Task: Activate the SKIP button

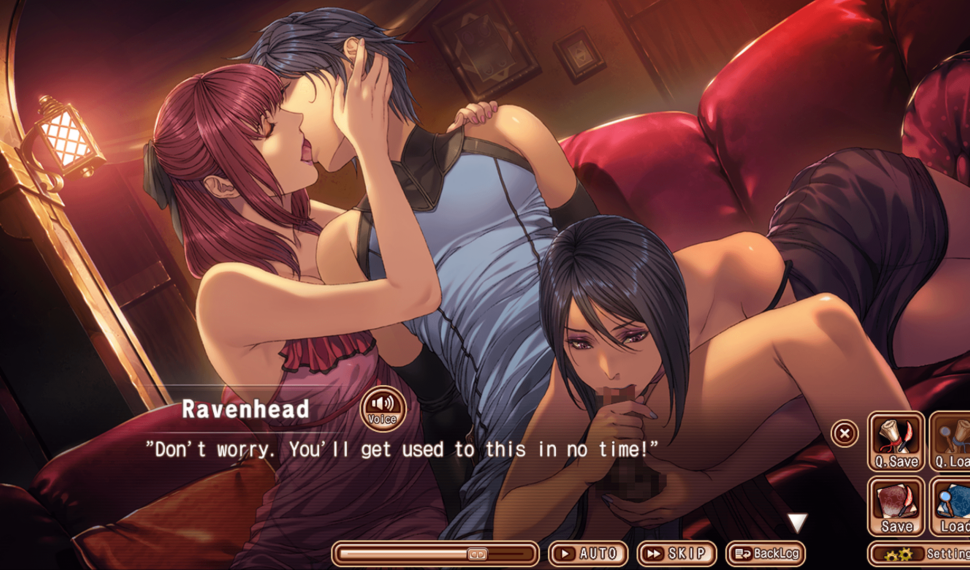Action: coord(676,553)
